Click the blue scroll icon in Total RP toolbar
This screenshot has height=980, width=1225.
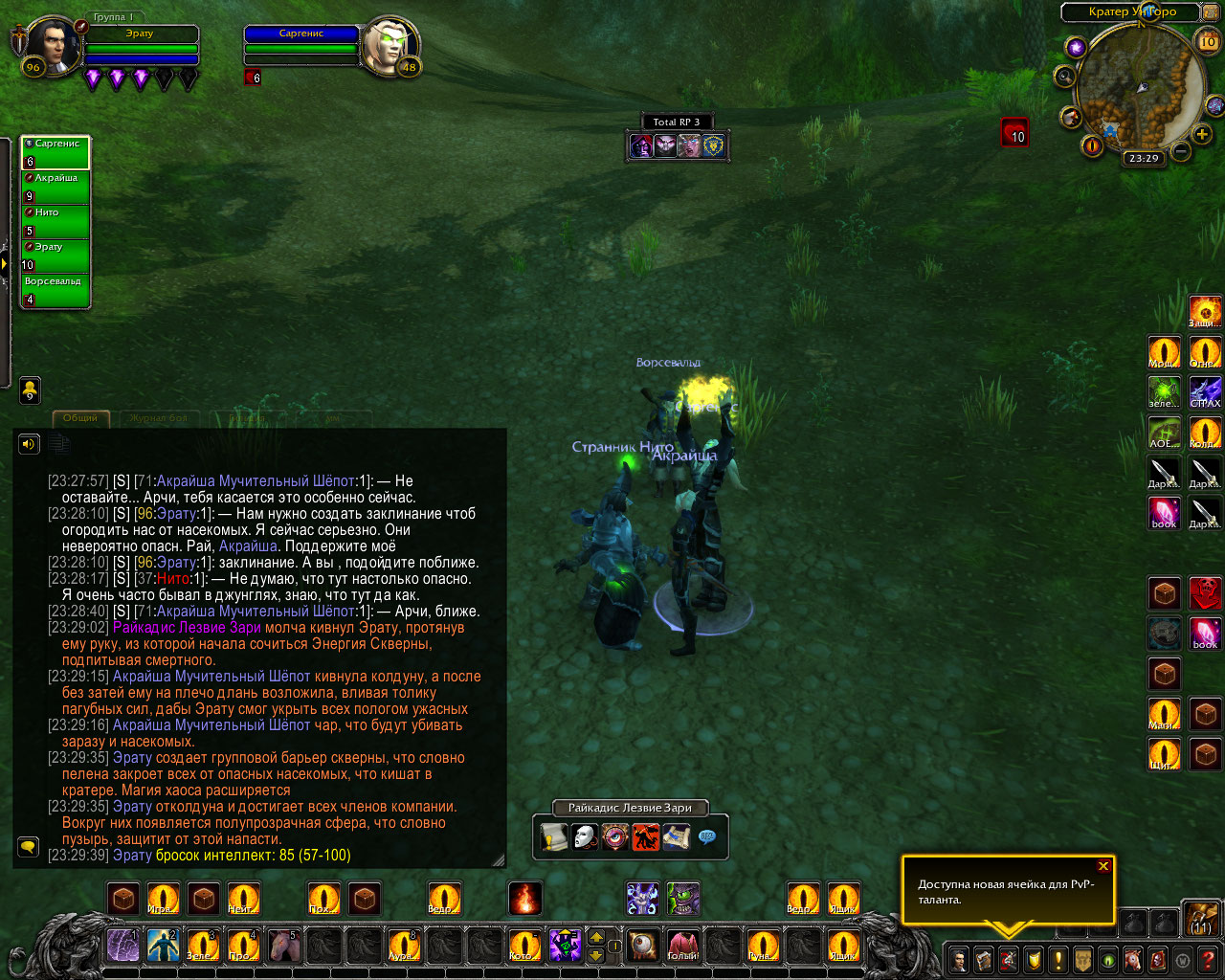point(677,837)
